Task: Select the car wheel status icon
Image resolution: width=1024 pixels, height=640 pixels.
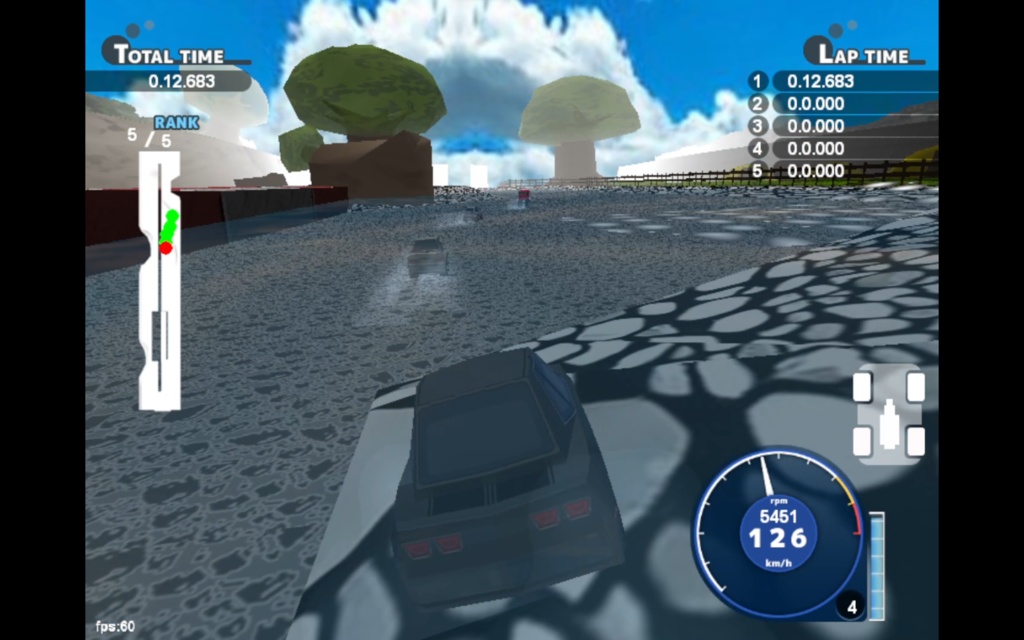Action: pyautogui.click(x=888, y=414)
